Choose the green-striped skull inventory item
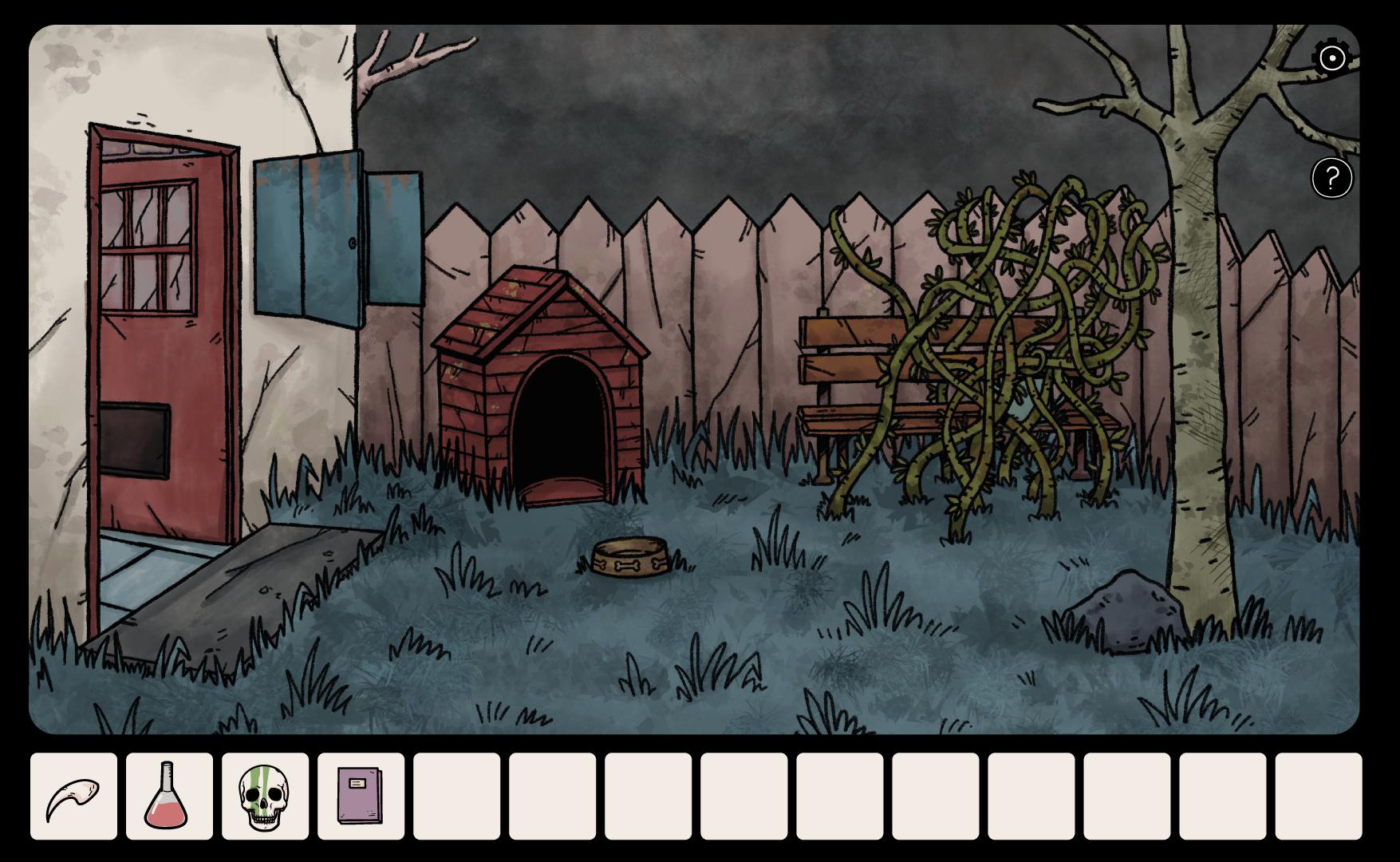 coord(265,796)
